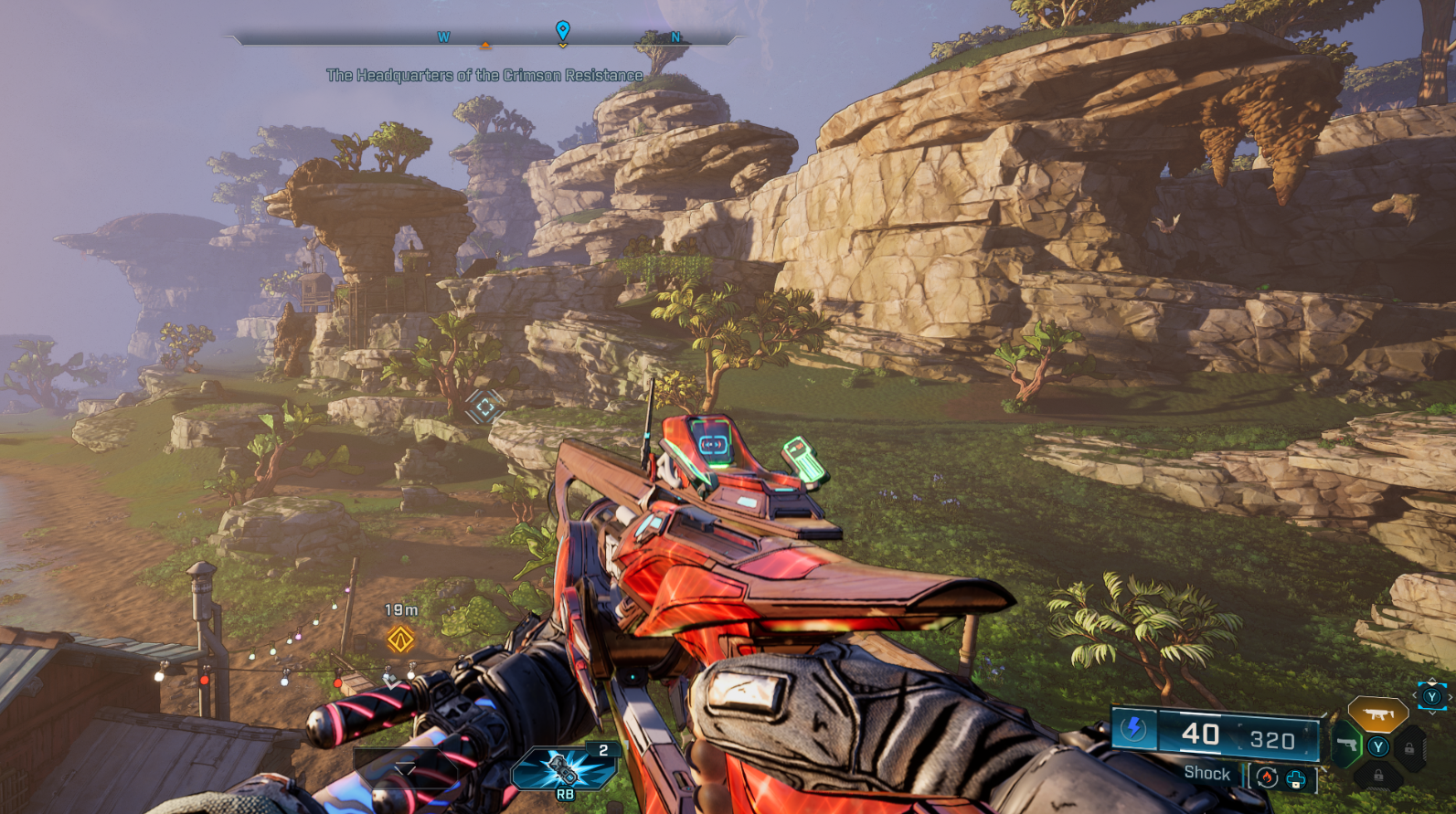Select the pistol weapon slot icon
The width and height of the screenshot is (1456, 814).
(1347, 744)
